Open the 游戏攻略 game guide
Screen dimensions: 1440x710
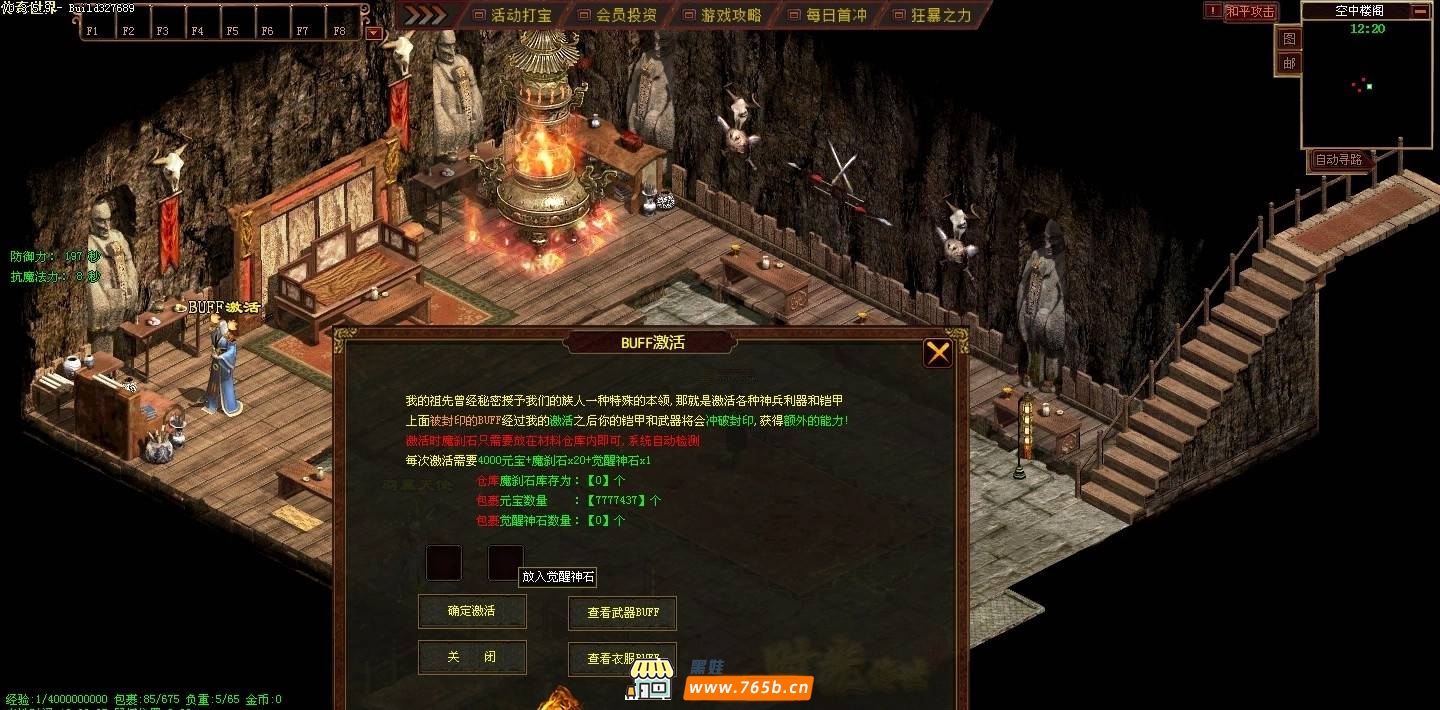(x=721, y=15)
